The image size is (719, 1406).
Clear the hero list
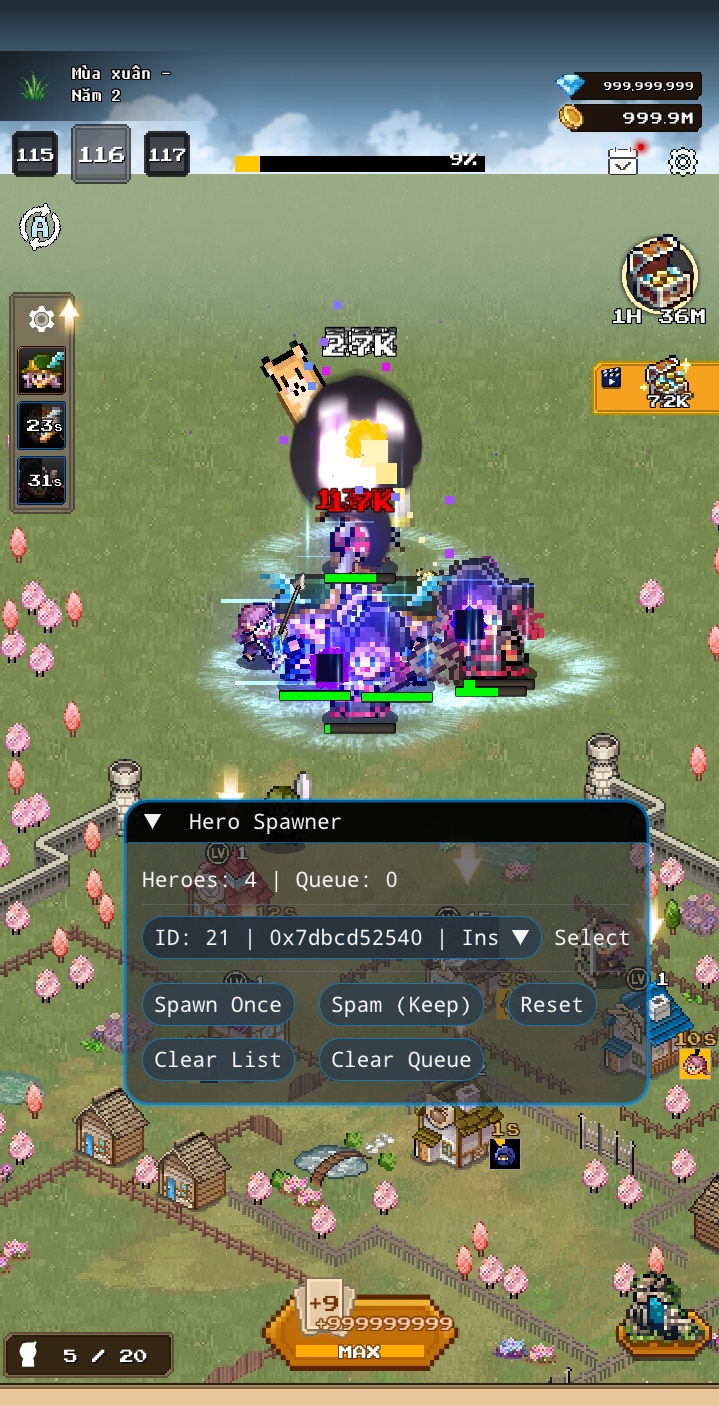tap(218, 1060)
